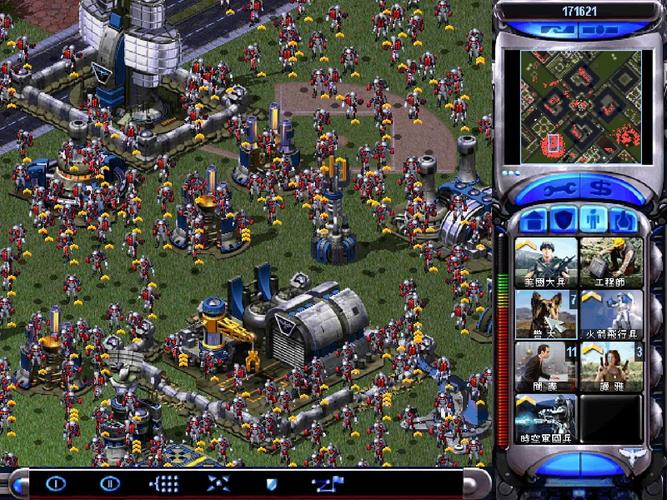Select the Spy (間諜) cameo

(x=546, y=366)
